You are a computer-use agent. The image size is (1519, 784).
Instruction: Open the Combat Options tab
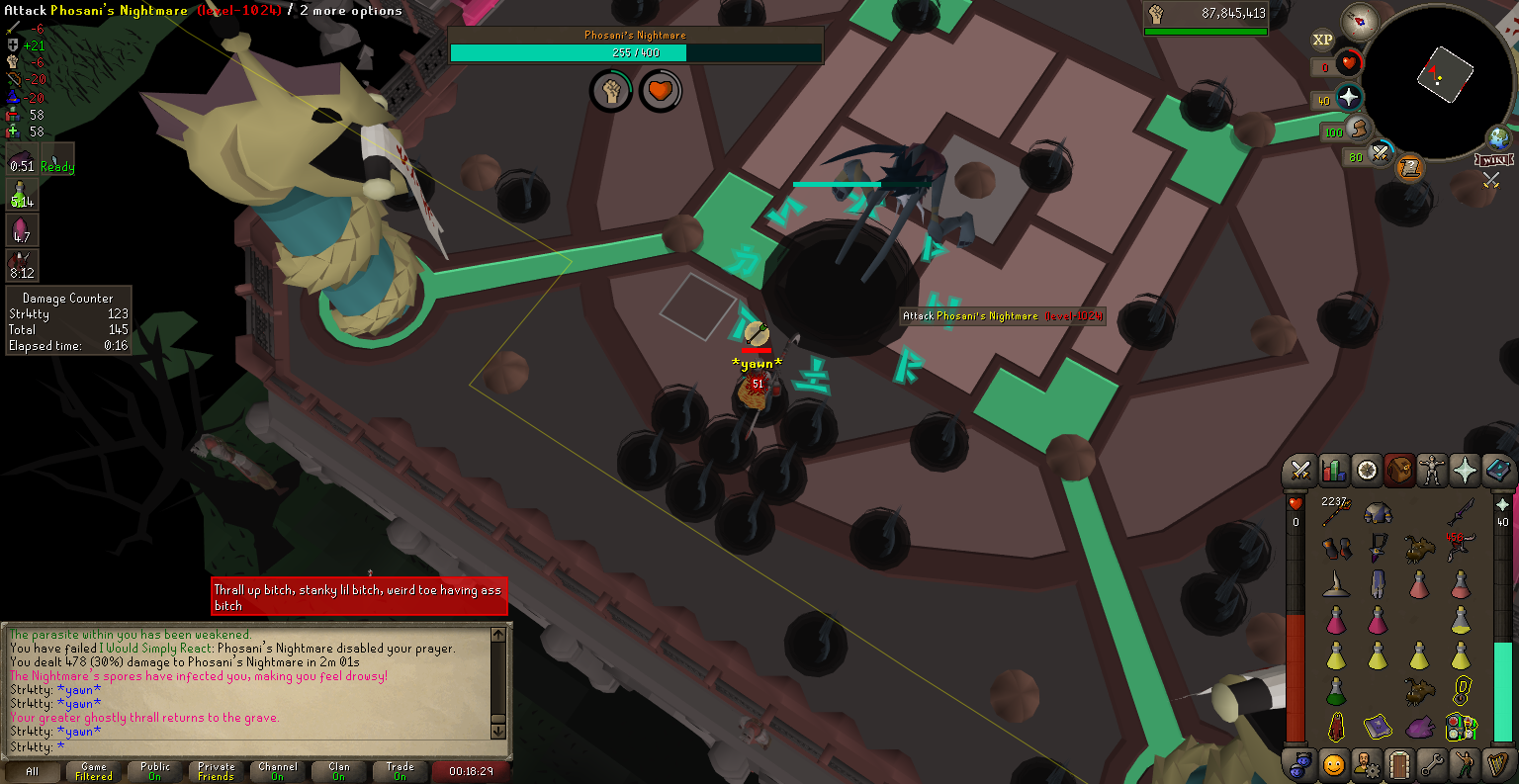point(1300,471)
